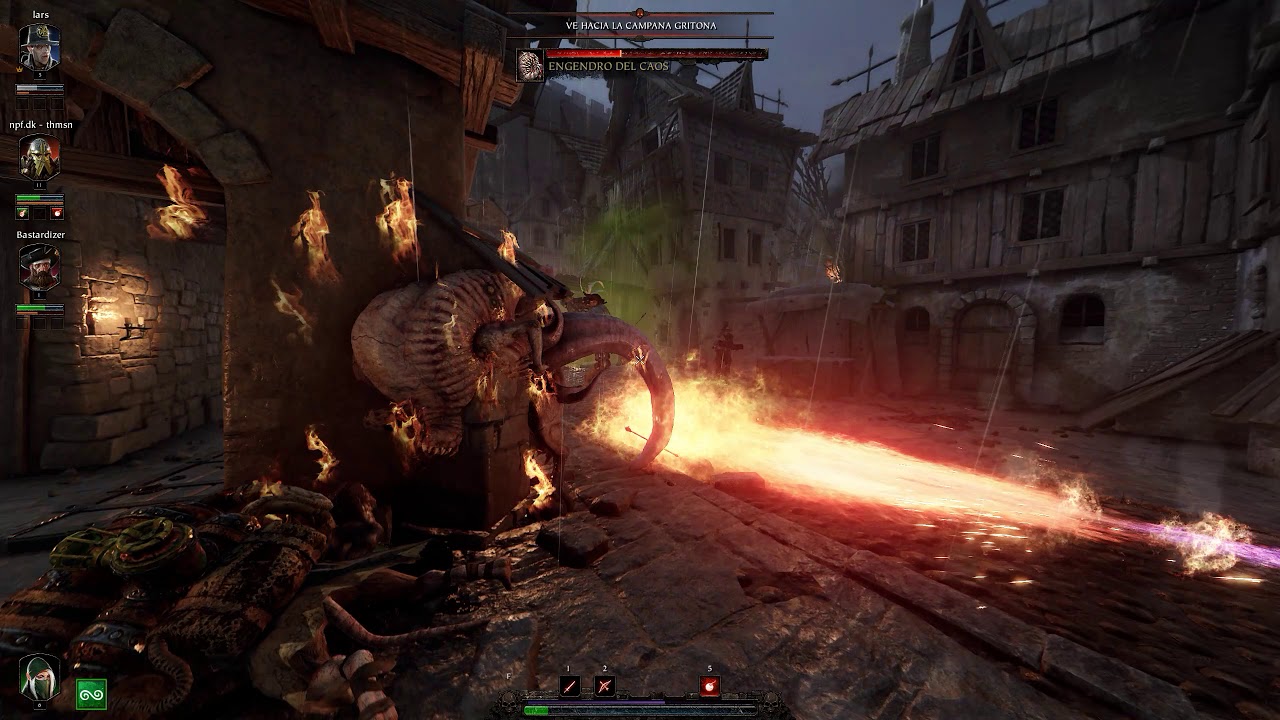
Task: Select the red bomb in slot 5
Action: [710, 686]
